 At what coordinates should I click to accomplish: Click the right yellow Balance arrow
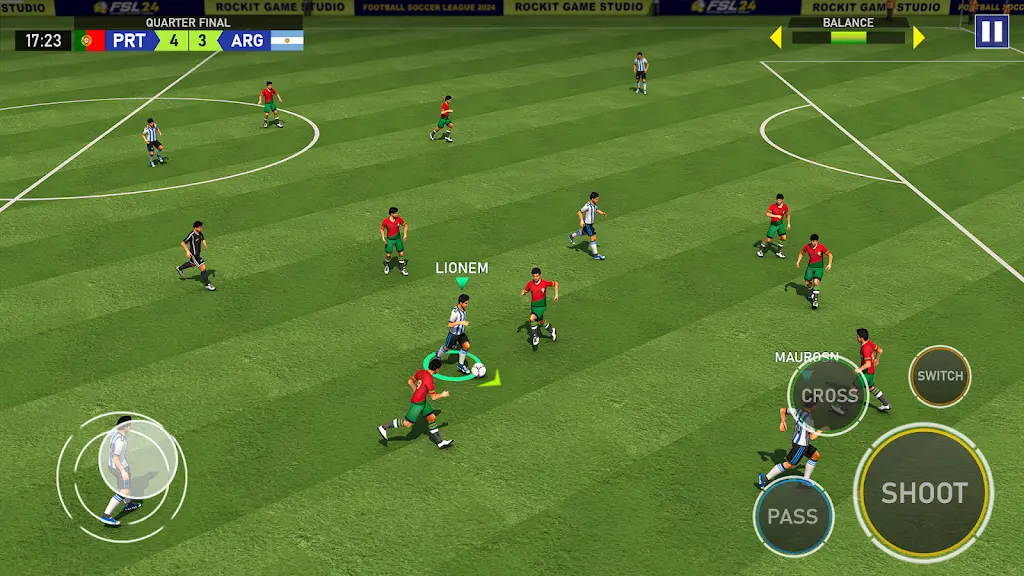coord(918,38)
